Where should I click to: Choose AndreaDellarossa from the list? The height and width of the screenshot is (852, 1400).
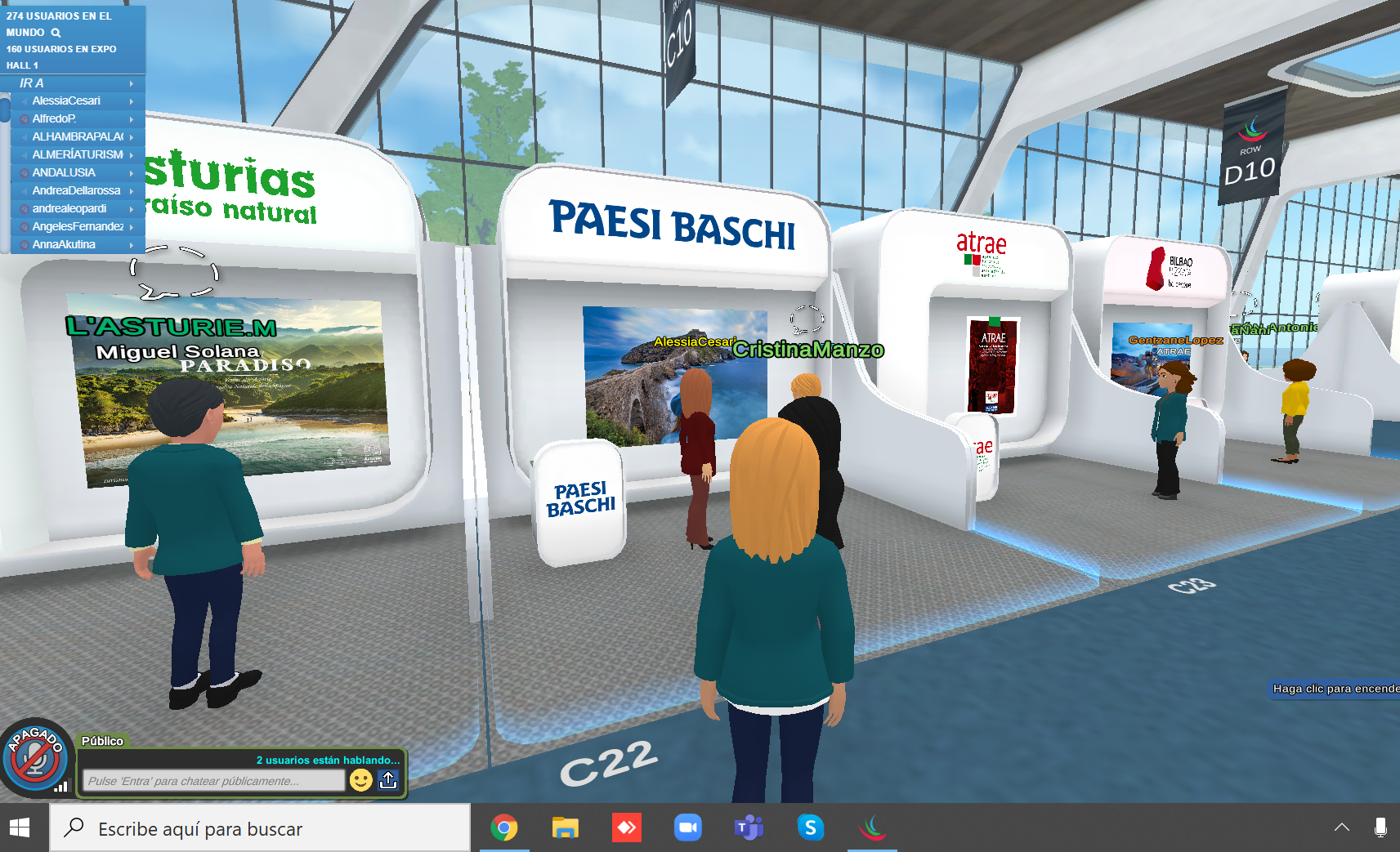(x=76, y=191)
